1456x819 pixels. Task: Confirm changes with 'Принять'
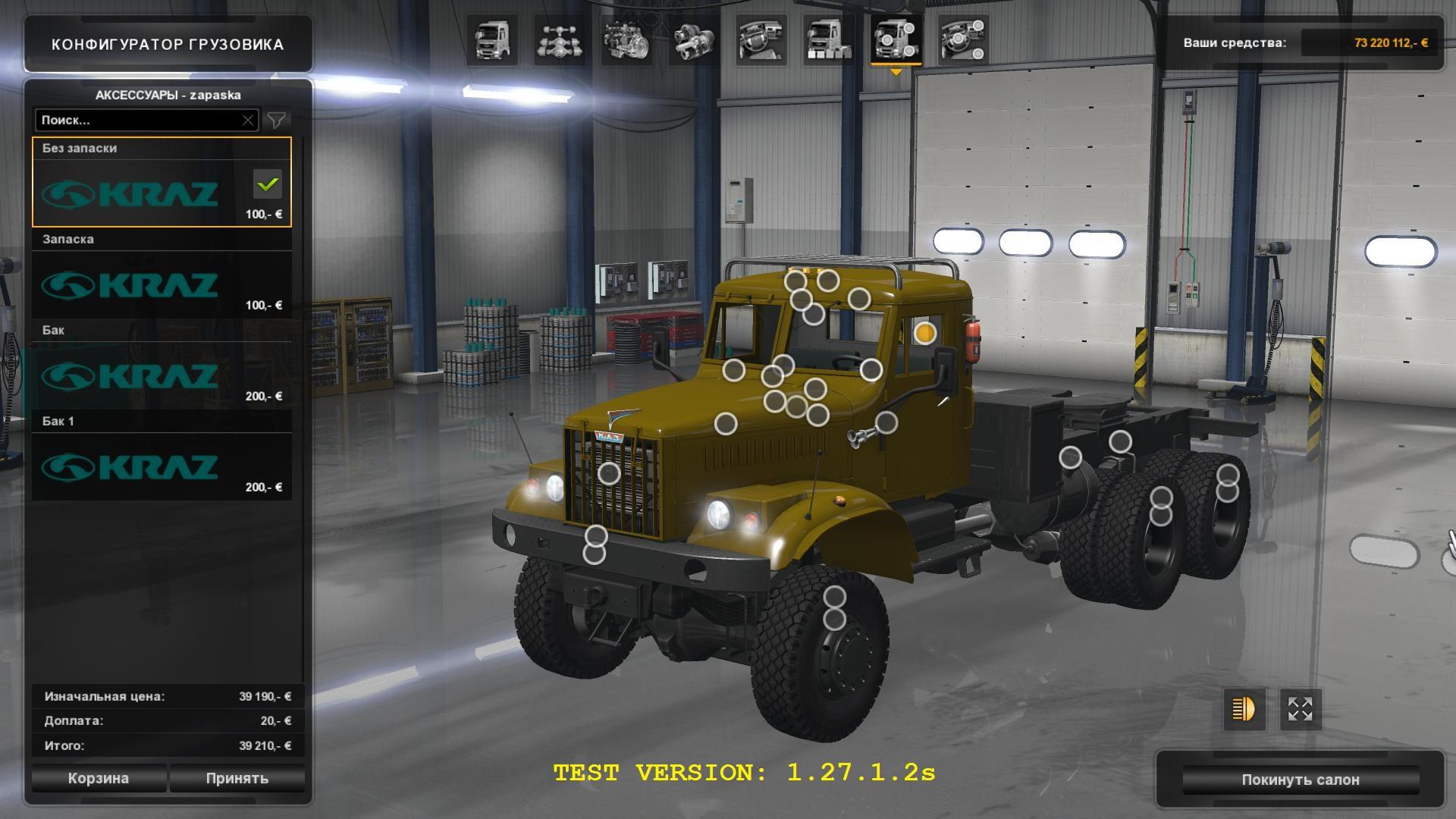pos(237,778)
